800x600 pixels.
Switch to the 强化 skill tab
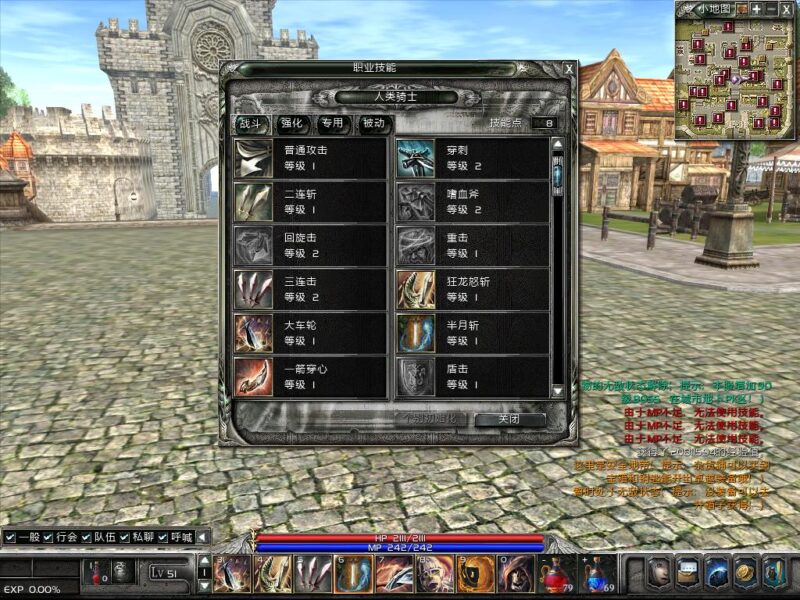[291, 124]
